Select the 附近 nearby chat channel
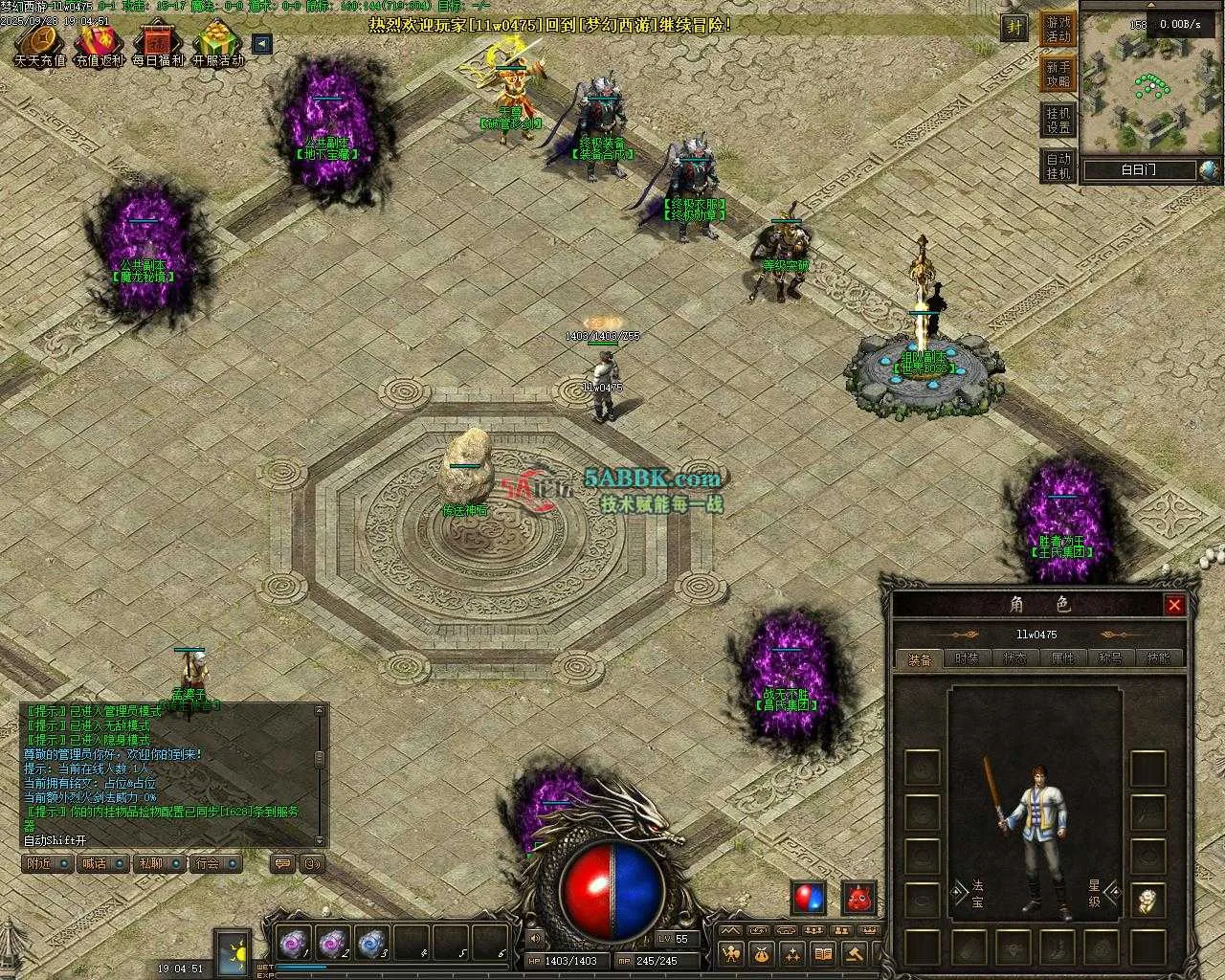 pyautogui.click(x=47, y=863)
